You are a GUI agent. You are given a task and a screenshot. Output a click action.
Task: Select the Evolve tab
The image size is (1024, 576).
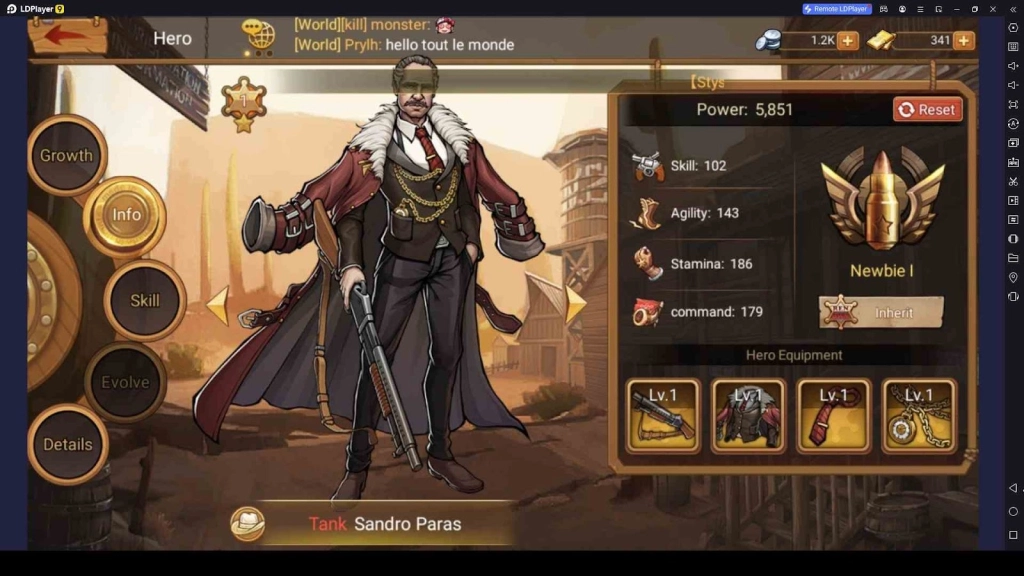pyautogui.click(x=125, y=383)
